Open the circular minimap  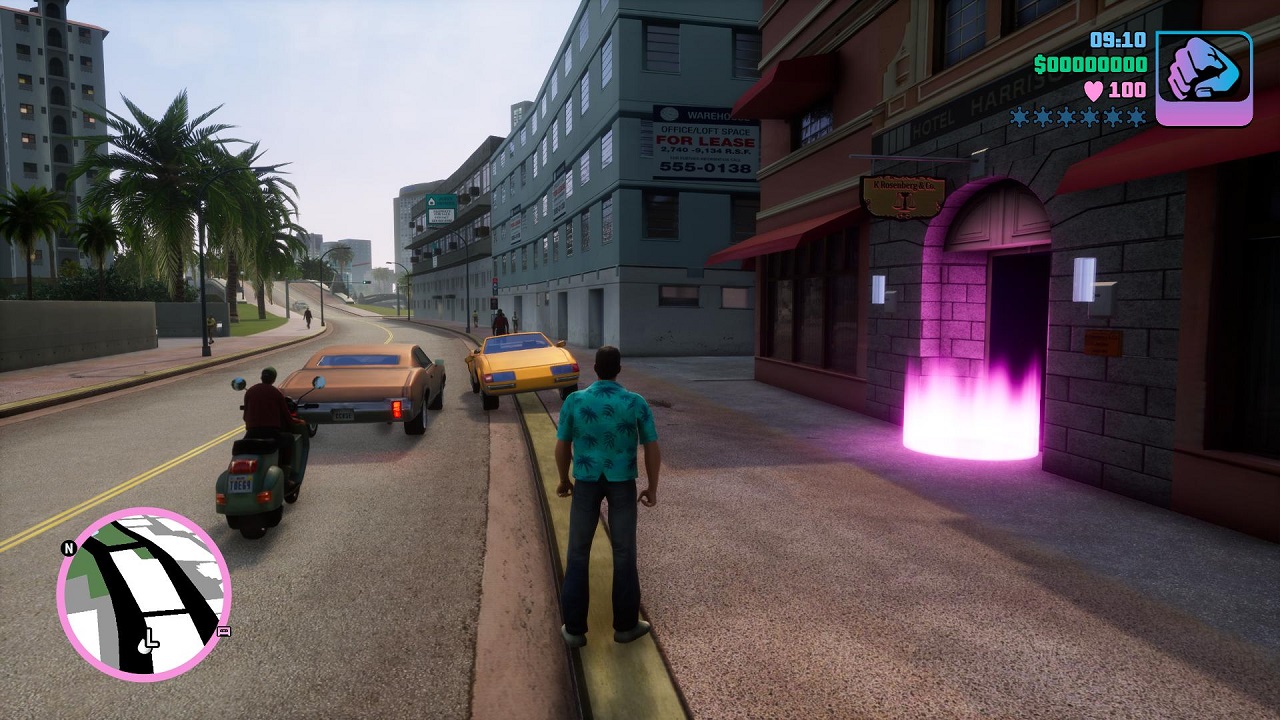[143, 594]
